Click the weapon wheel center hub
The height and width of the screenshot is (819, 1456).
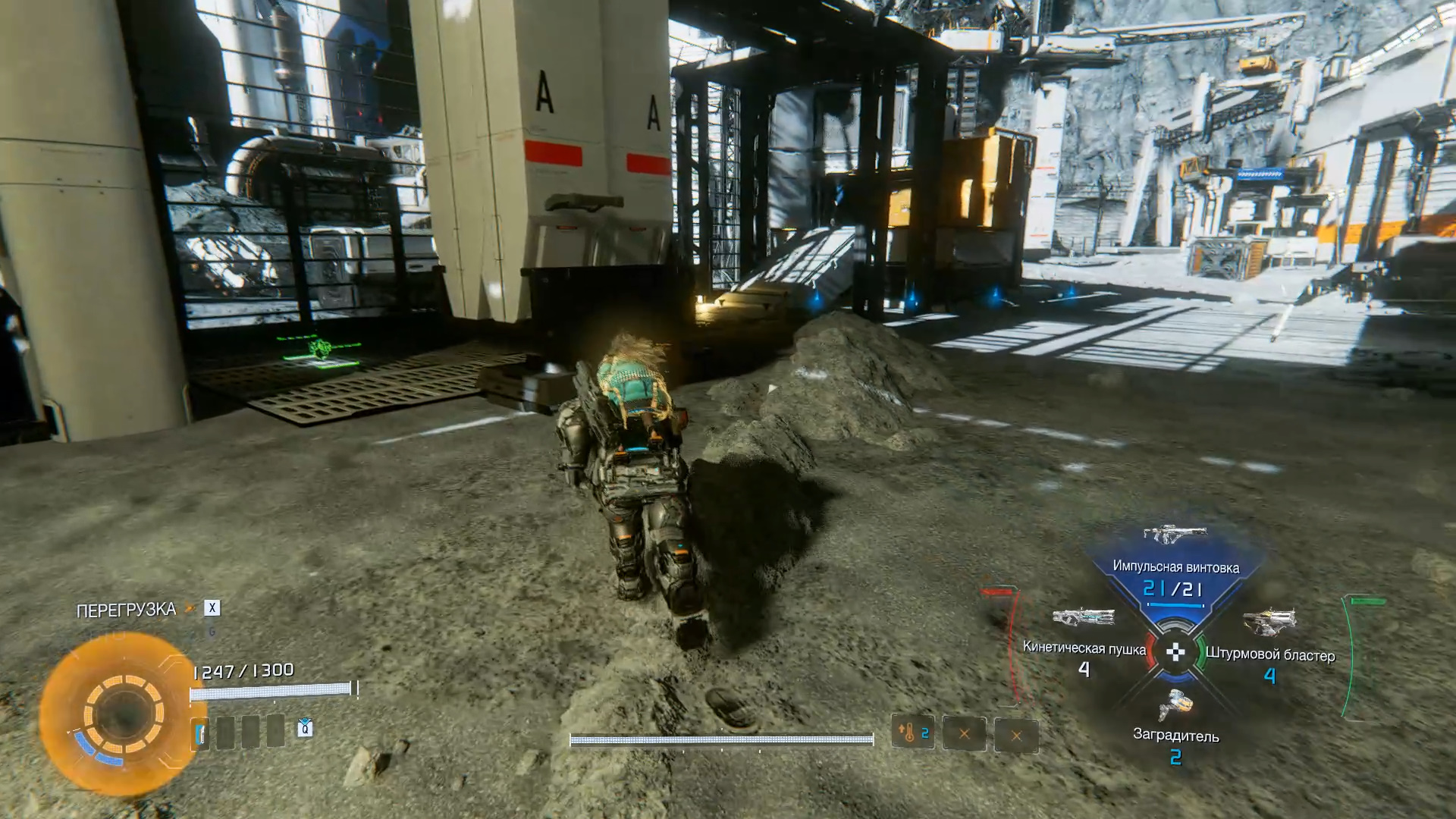click(x=1175, y=651)
